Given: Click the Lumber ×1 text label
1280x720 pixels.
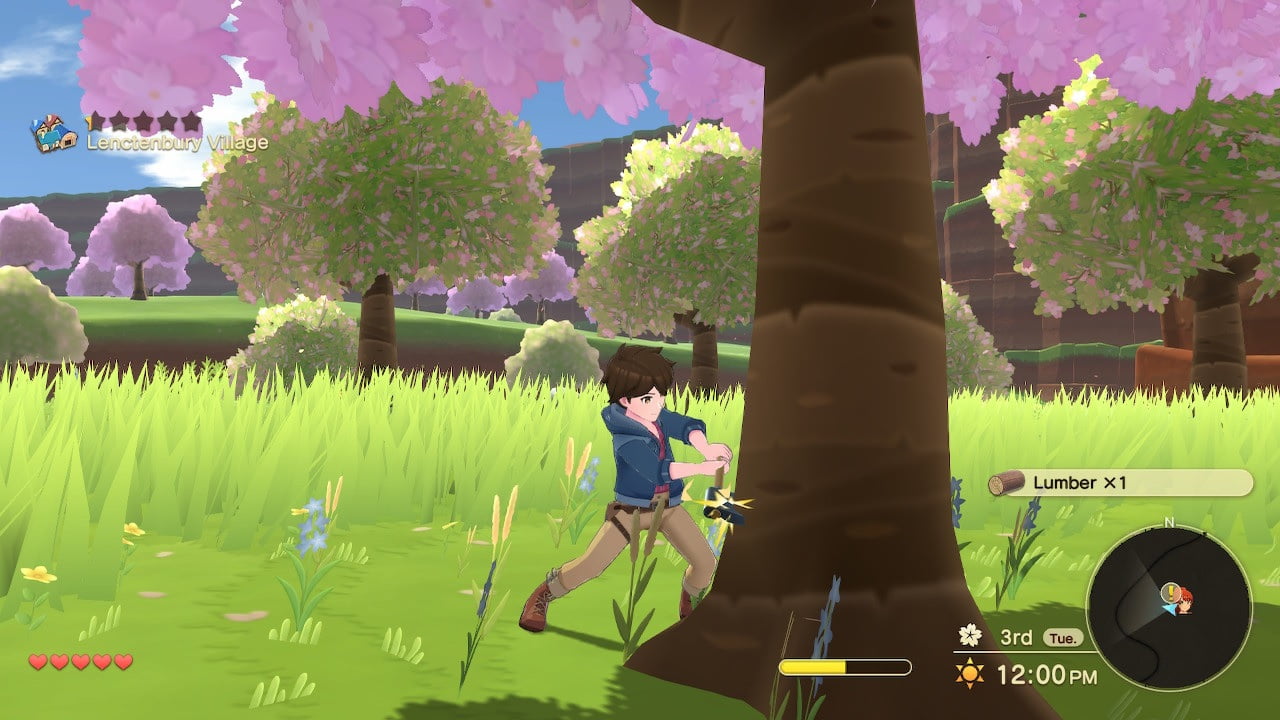Looking at the screenshot, I should pos(1078,484).
